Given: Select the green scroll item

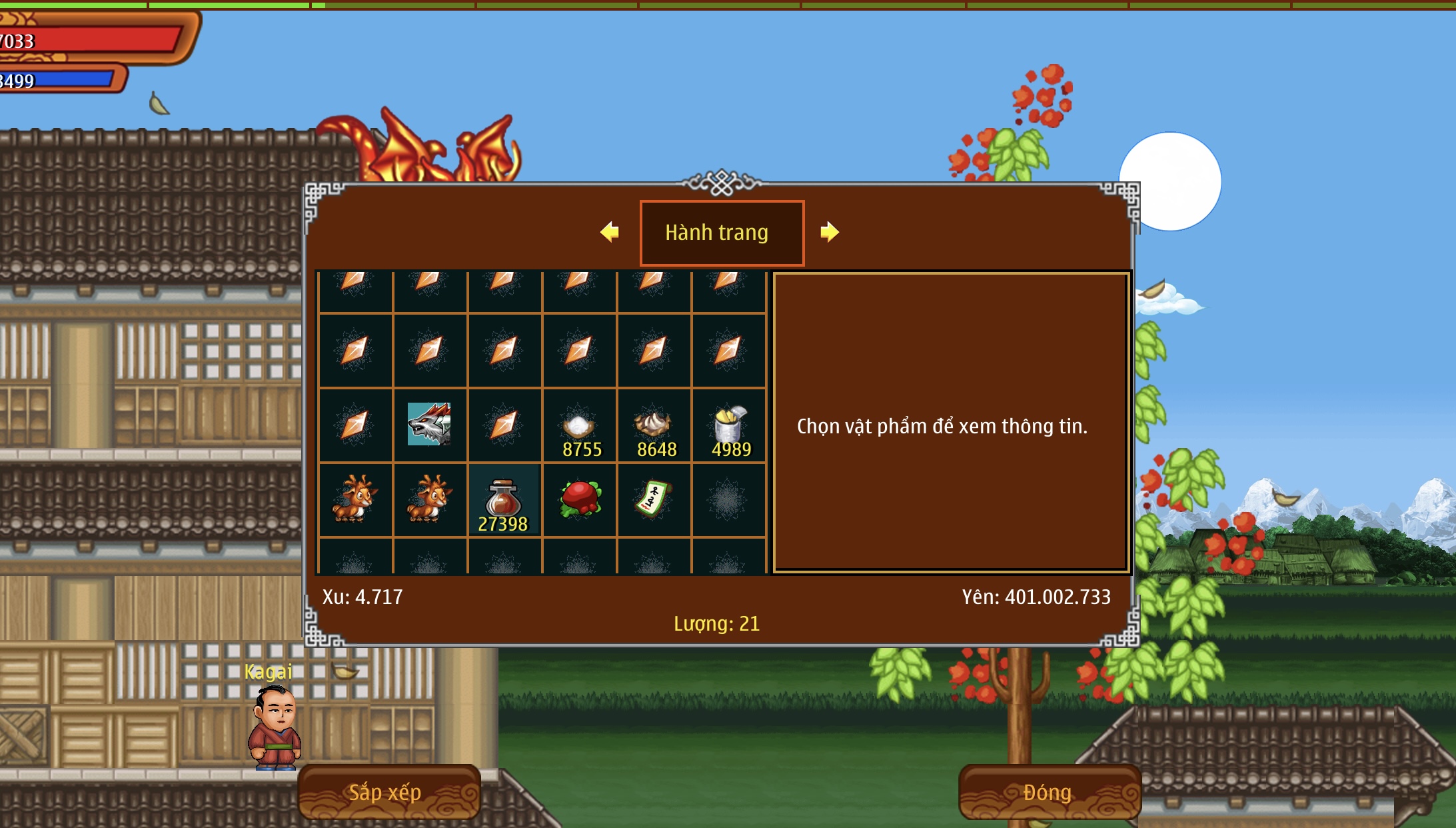Looking at the screenshot, I should (654, 499).
